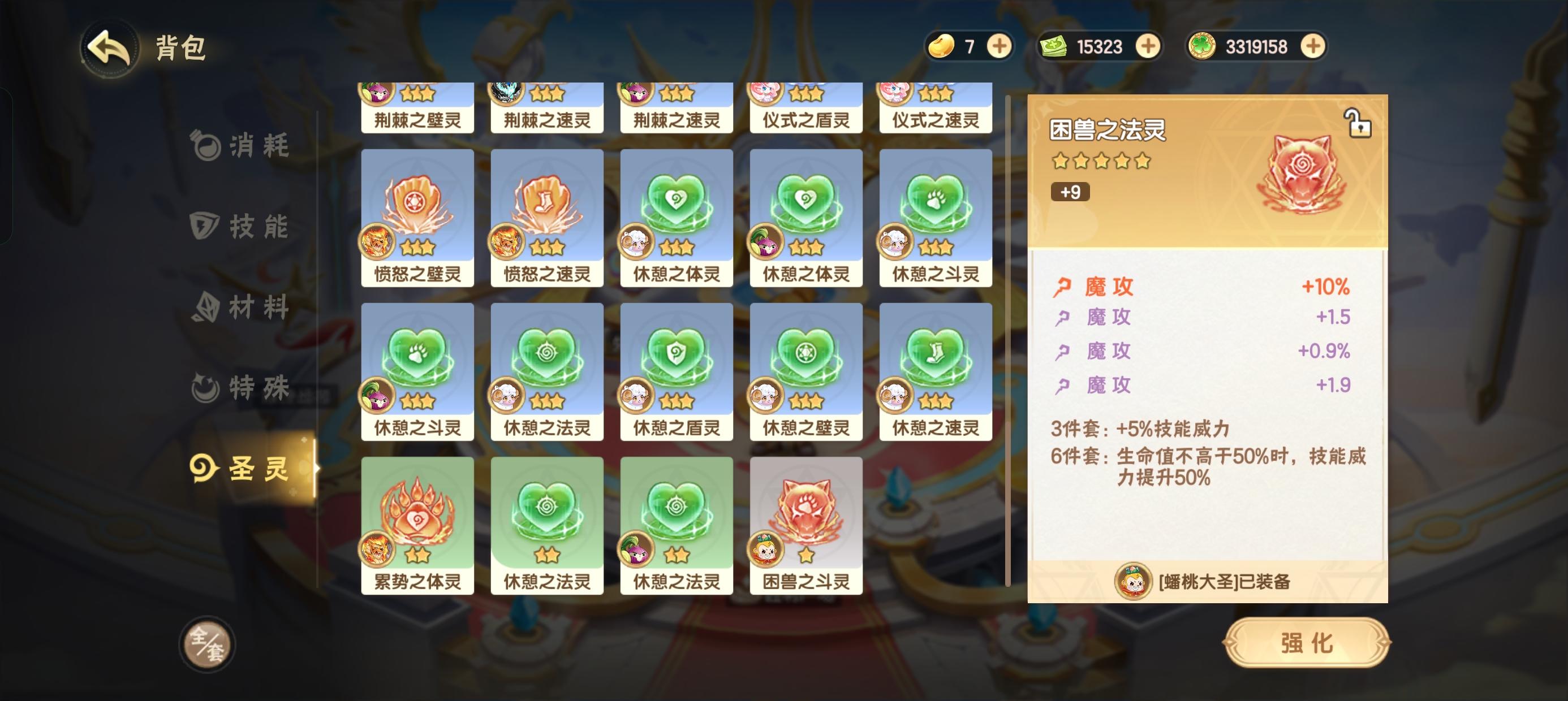This screenshot has width=1568, height=701.
Task: Tap the back arrow to exit 背包
Action: [x=110, y=49]
